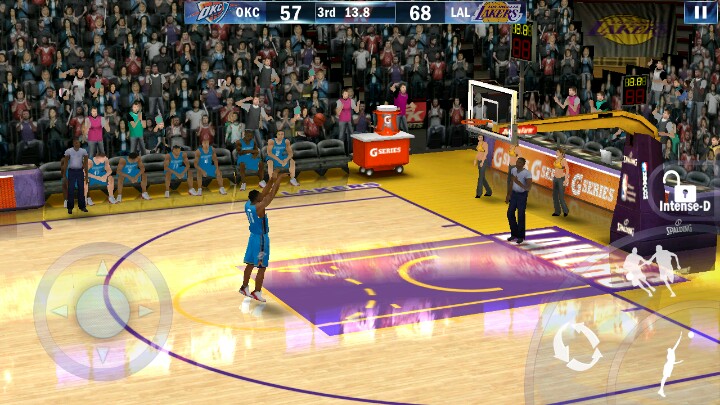Pause the game with the top-right button

pyautogui.click(x=700, y=12)
